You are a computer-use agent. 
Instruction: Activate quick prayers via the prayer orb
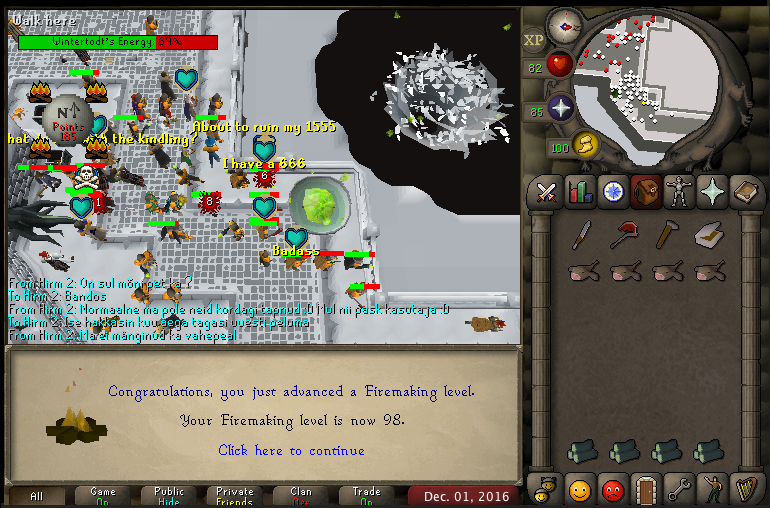coord(560,108)
